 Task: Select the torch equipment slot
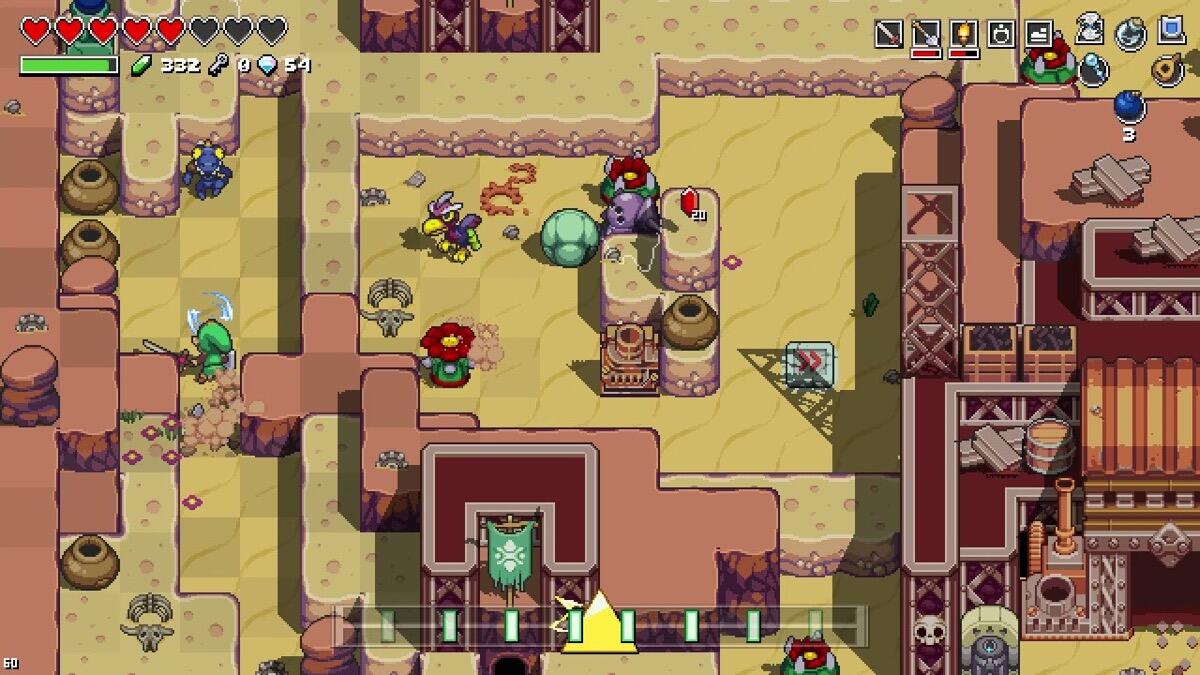click(x=963, y=34)
